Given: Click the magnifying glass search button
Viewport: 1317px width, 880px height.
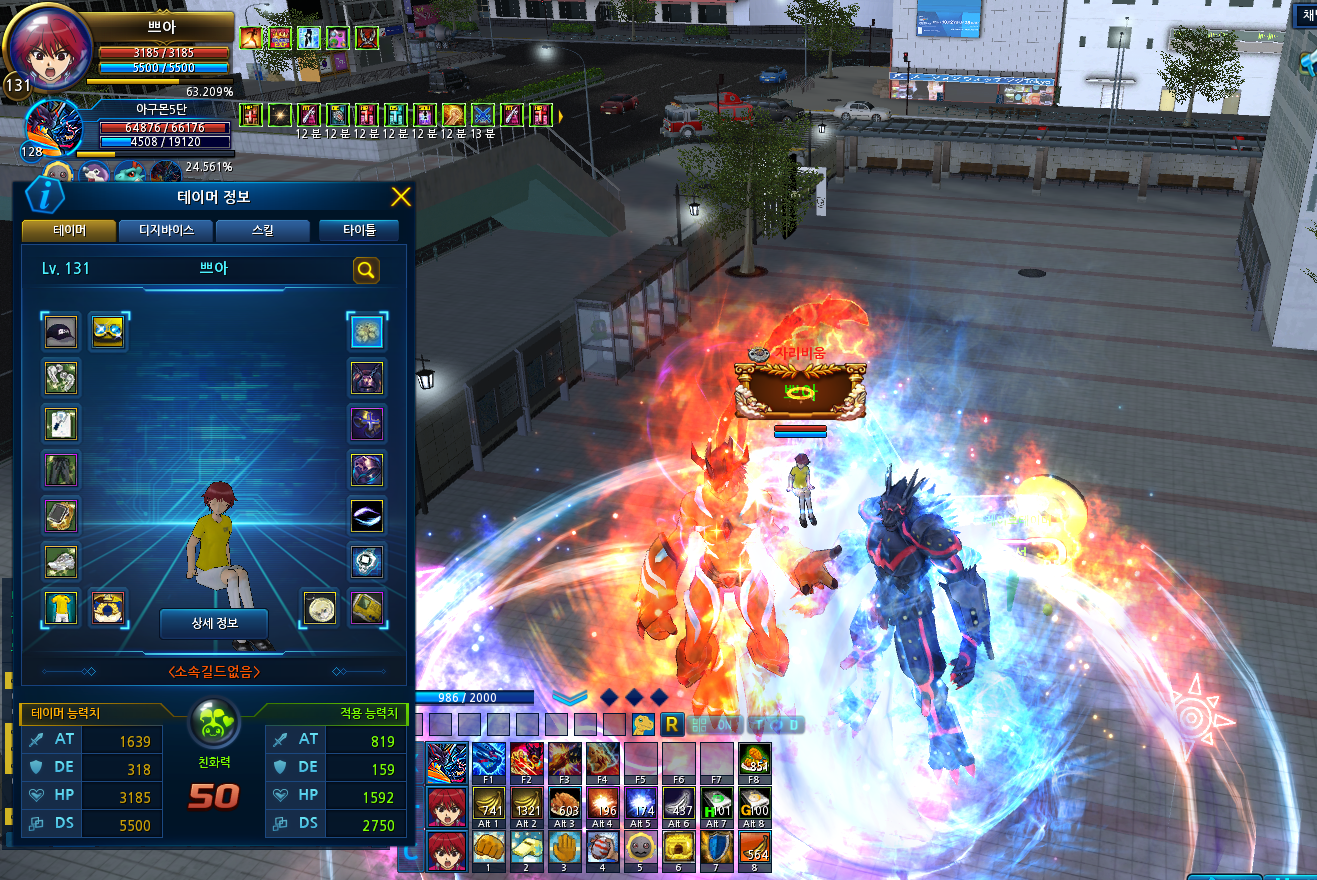Looking at the screenshot, I should click(x=366, y=270).
